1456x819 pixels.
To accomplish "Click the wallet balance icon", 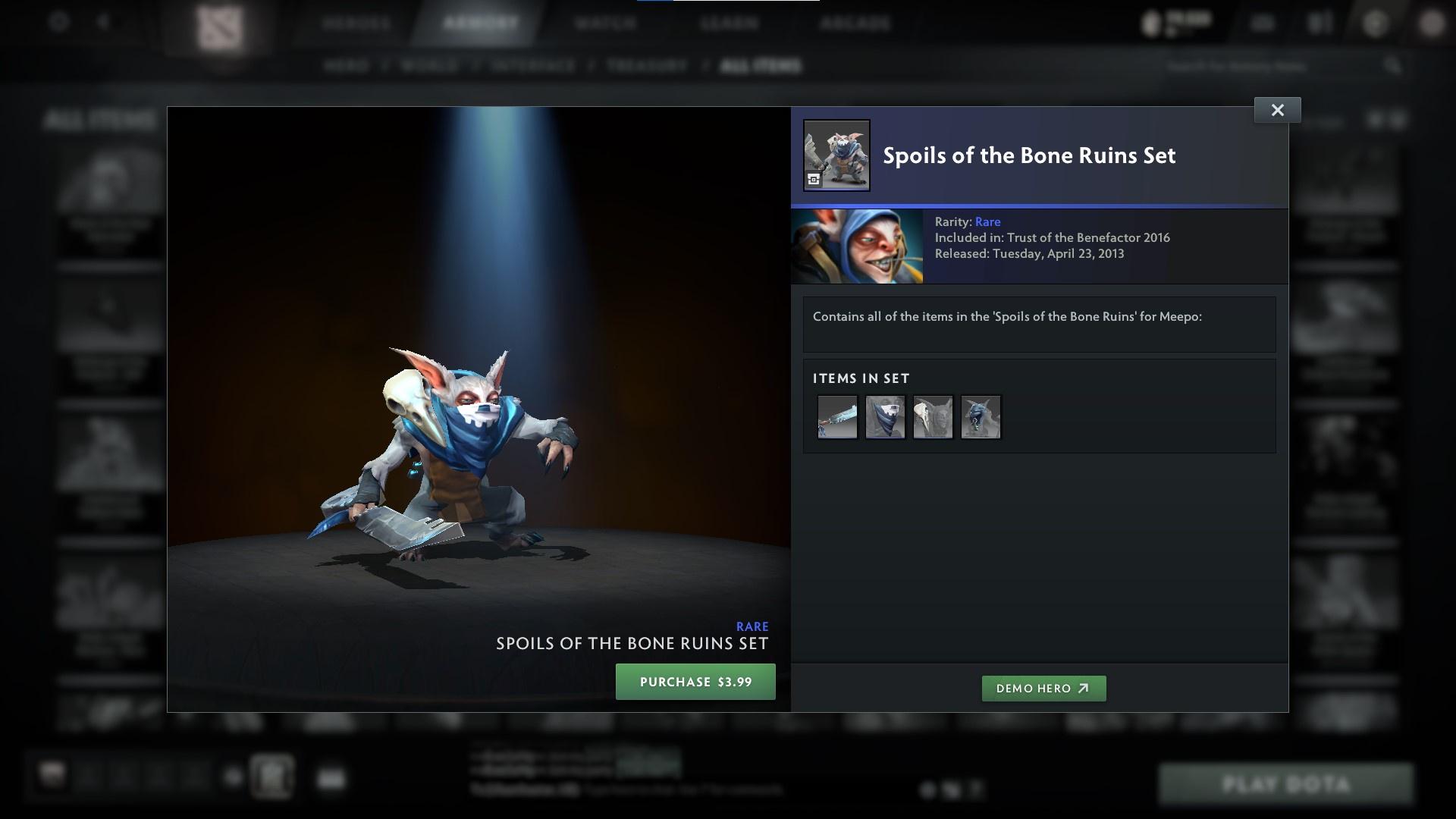I will (x=1151, y=23).
